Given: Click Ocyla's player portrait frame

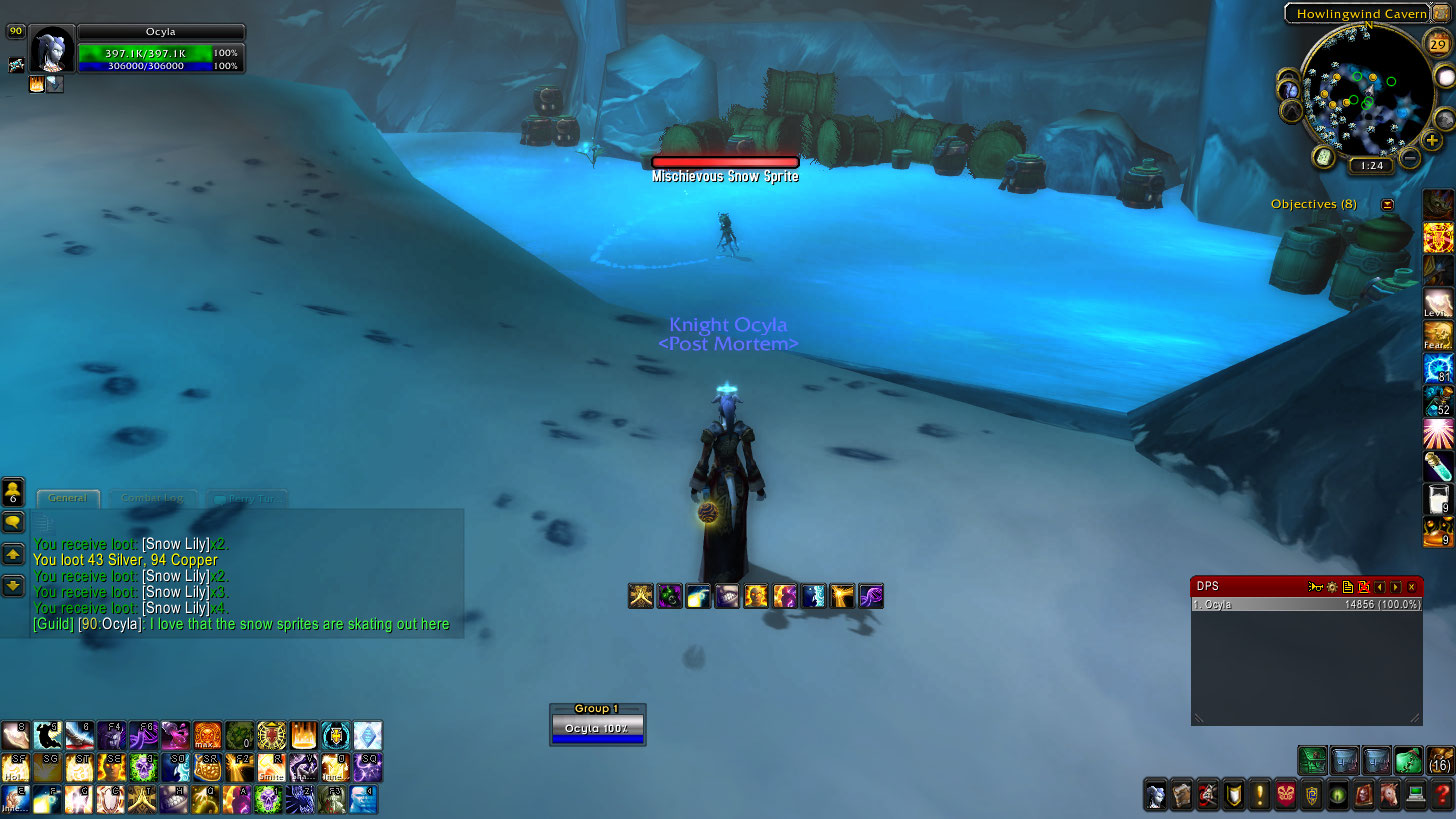Looking at the screenshot, I should [x=52, y=50].
